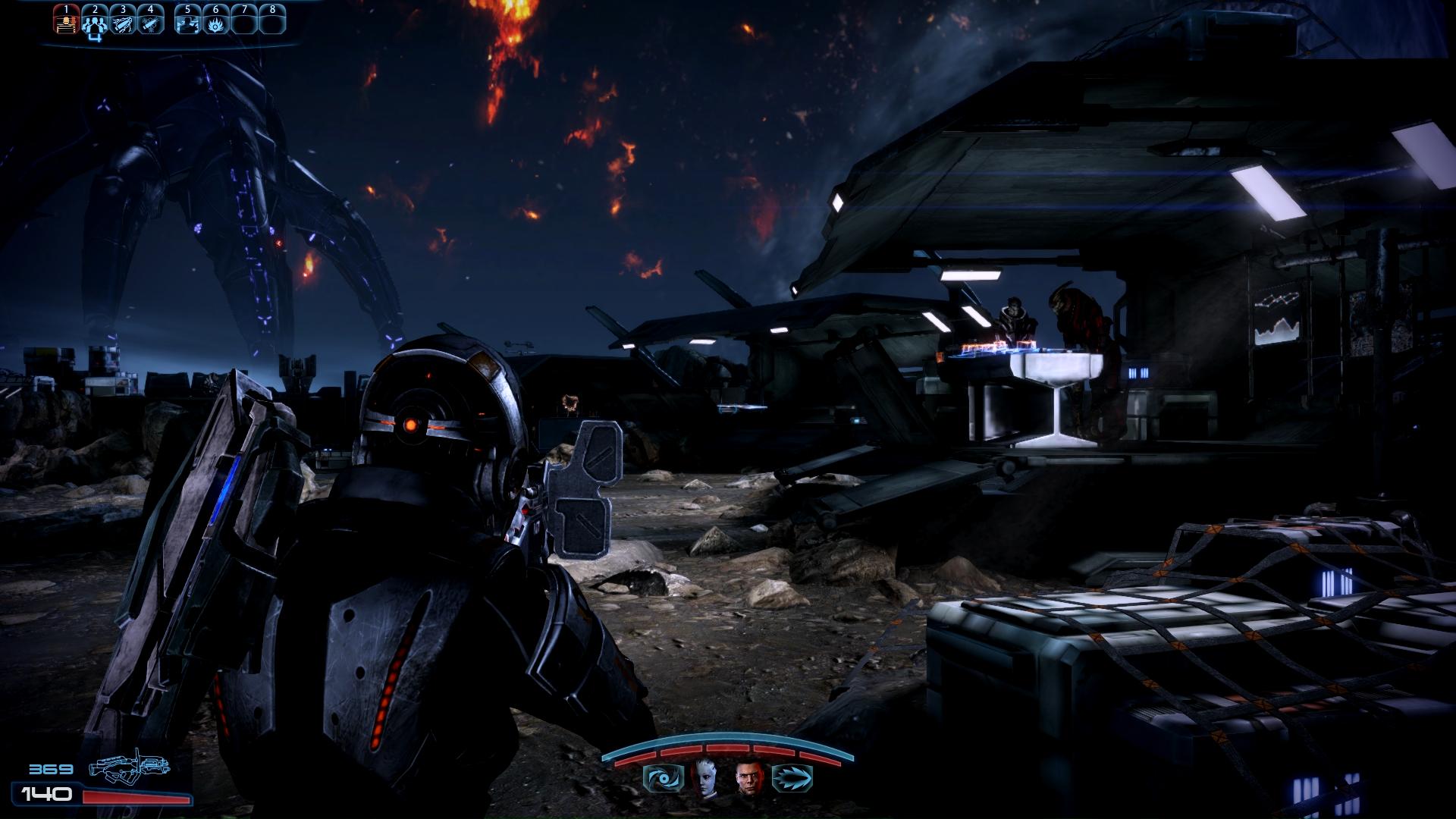Select the male squadmate's portrait
The image size is (1456, 819).
pyautogui.click(x=748, y=779)
